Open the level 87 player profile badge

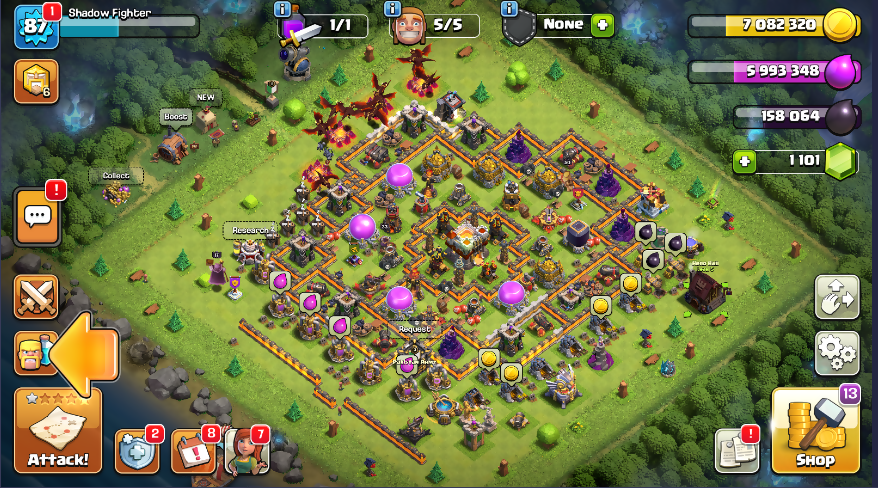point(33,26)
